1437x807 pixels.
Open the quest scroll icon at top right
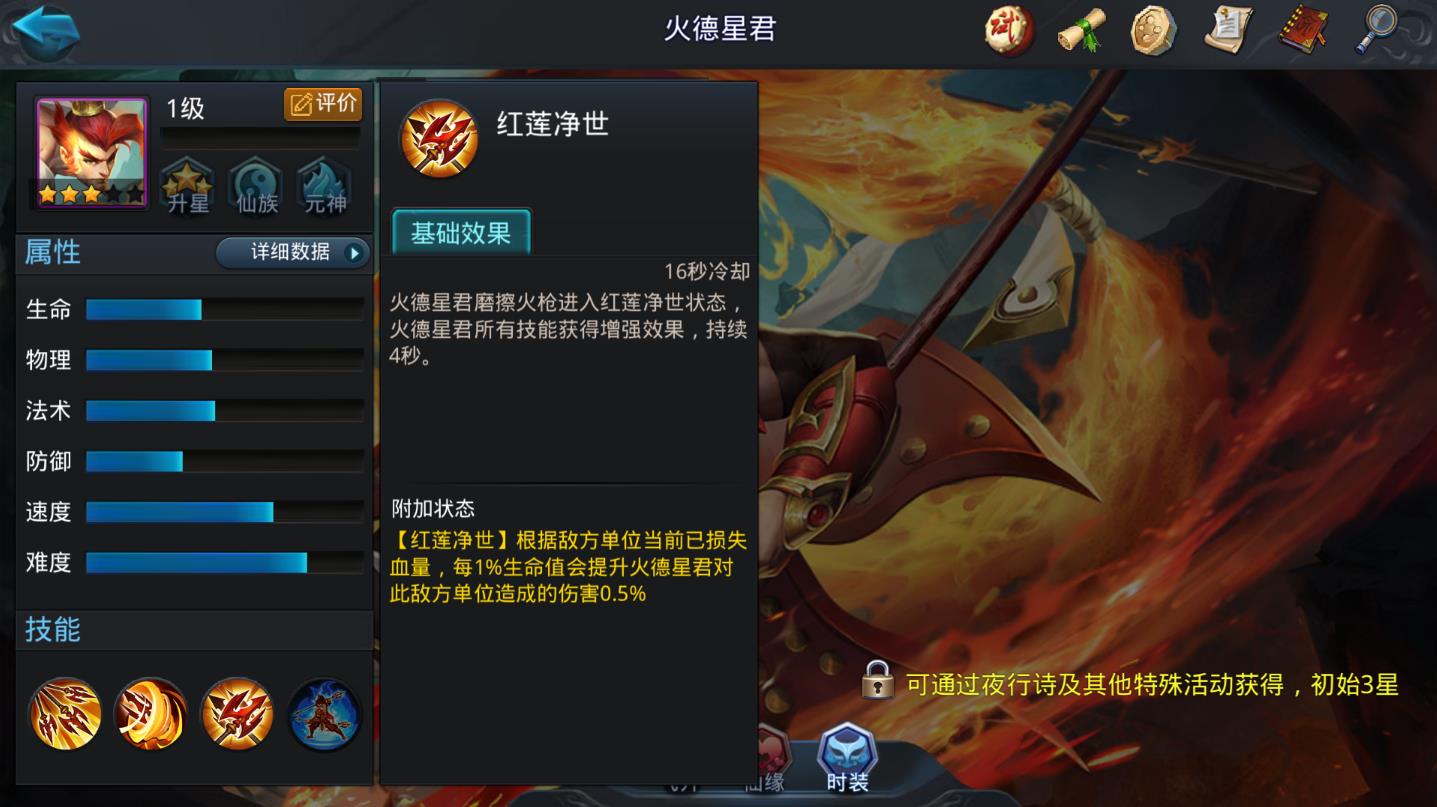[1228, 31]
